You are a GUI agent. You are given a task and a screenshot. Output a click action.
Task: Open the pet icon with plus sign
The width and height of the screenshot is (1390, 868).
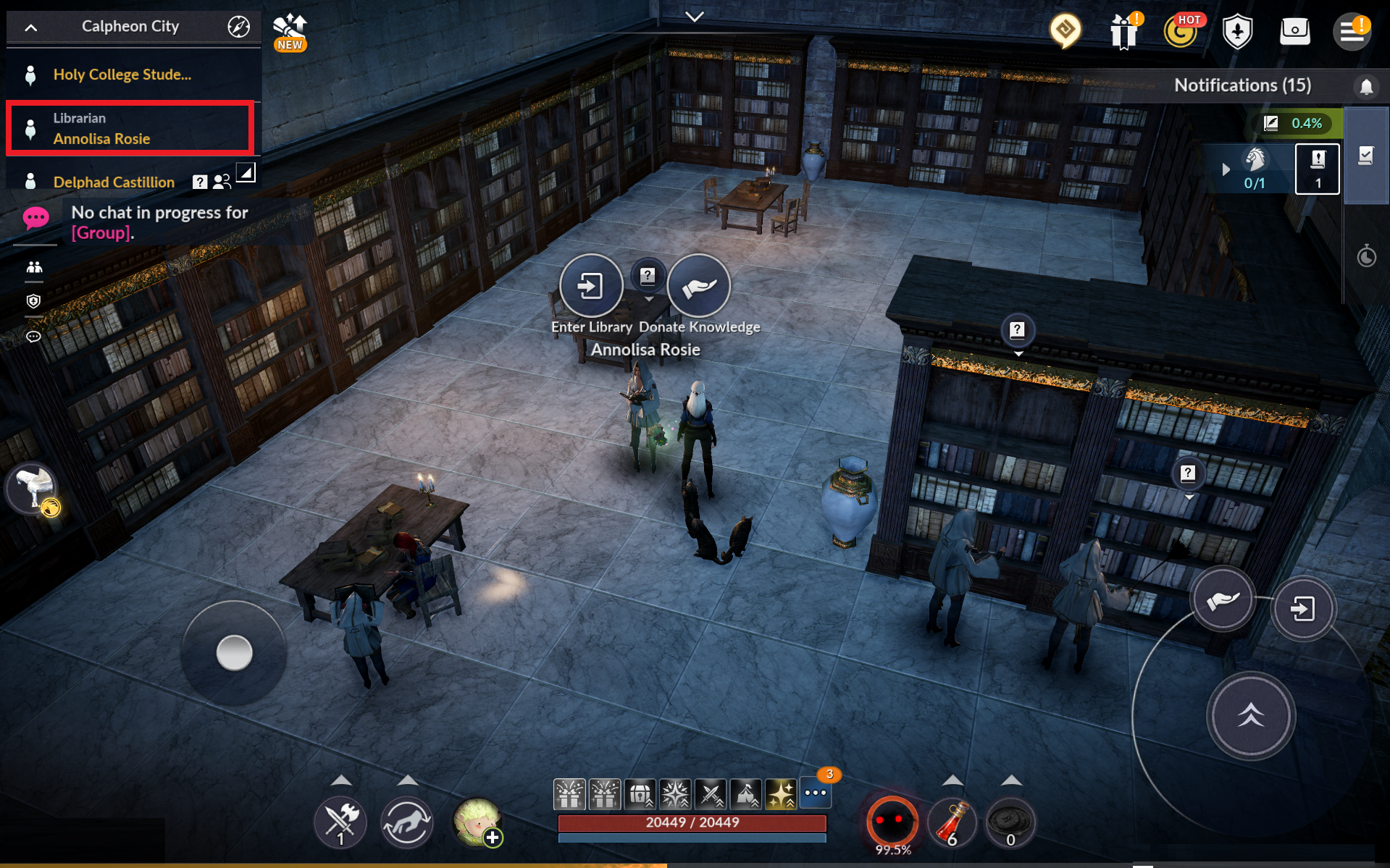coord(477,822)
